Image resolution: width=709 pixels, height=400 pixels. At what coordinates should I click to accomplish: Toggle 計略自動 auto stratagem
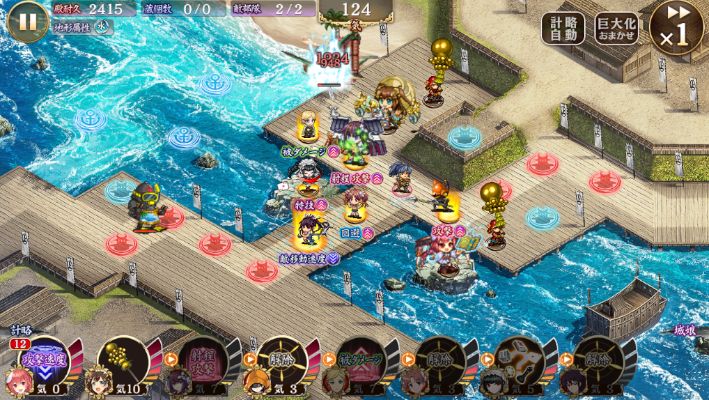point(565,28)
